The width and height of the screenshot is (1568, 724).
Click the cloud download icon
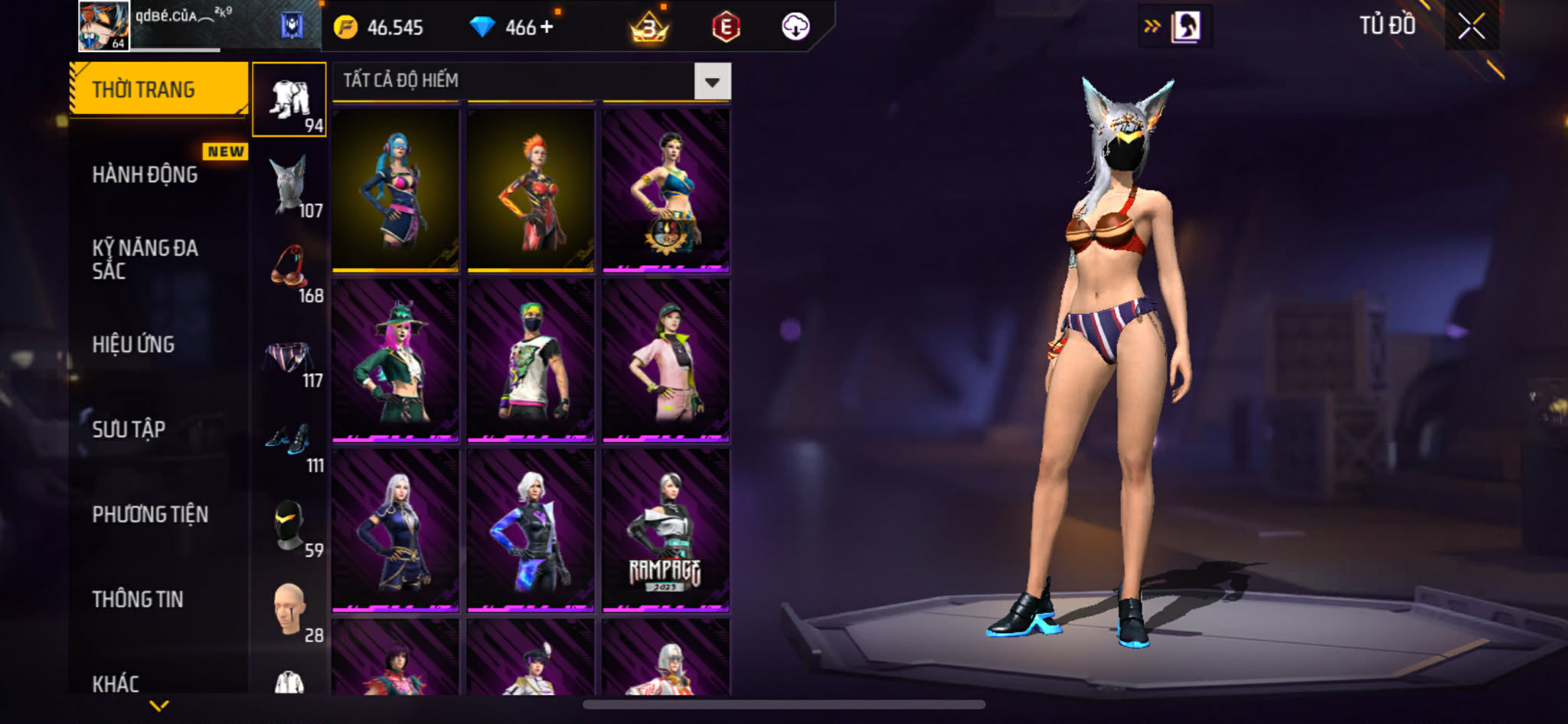[795, 27]
